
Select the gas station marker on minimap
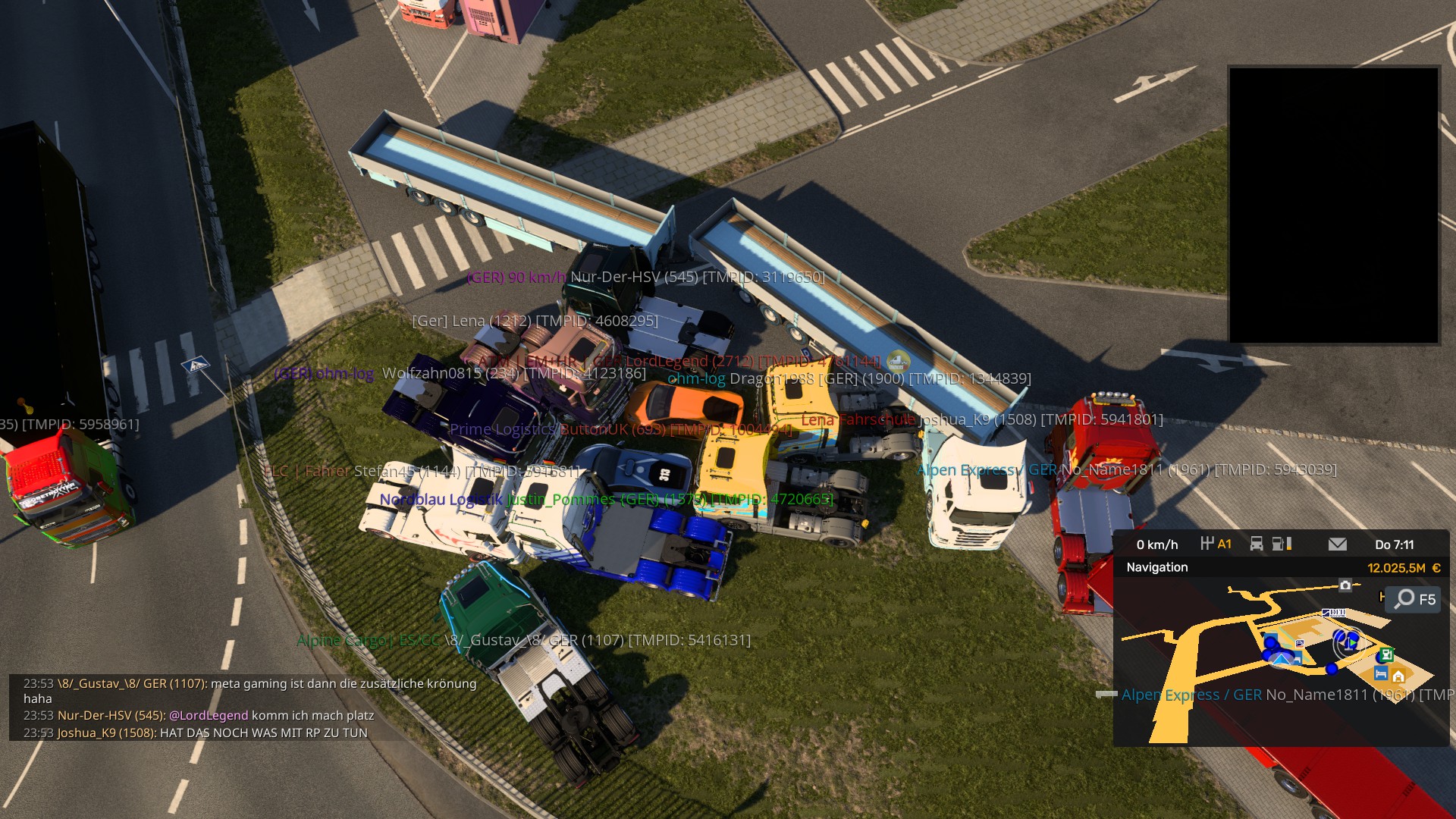tap(1386, 654)
